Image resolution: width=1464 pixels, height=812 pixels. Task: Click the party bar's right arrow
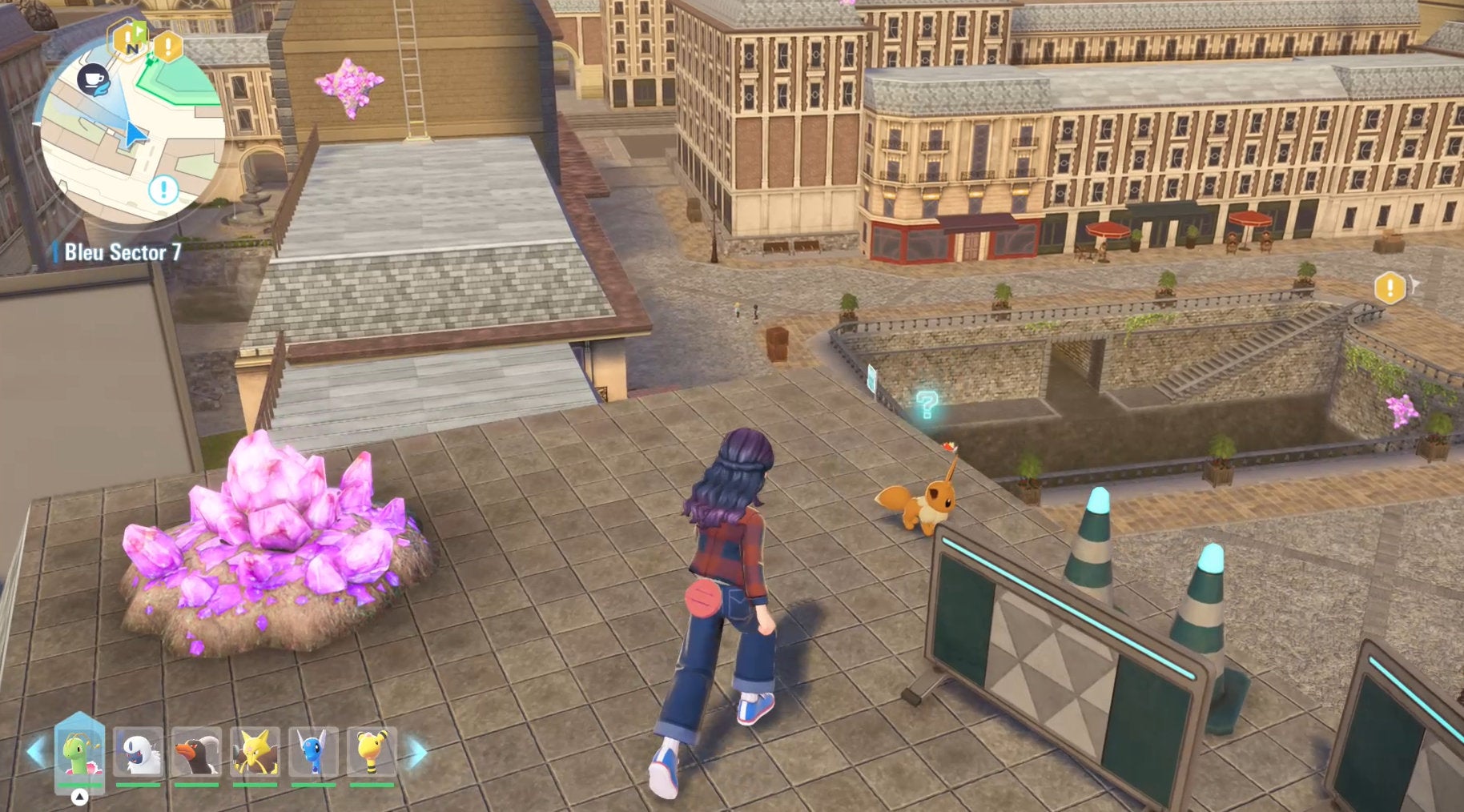click(417, 753)
